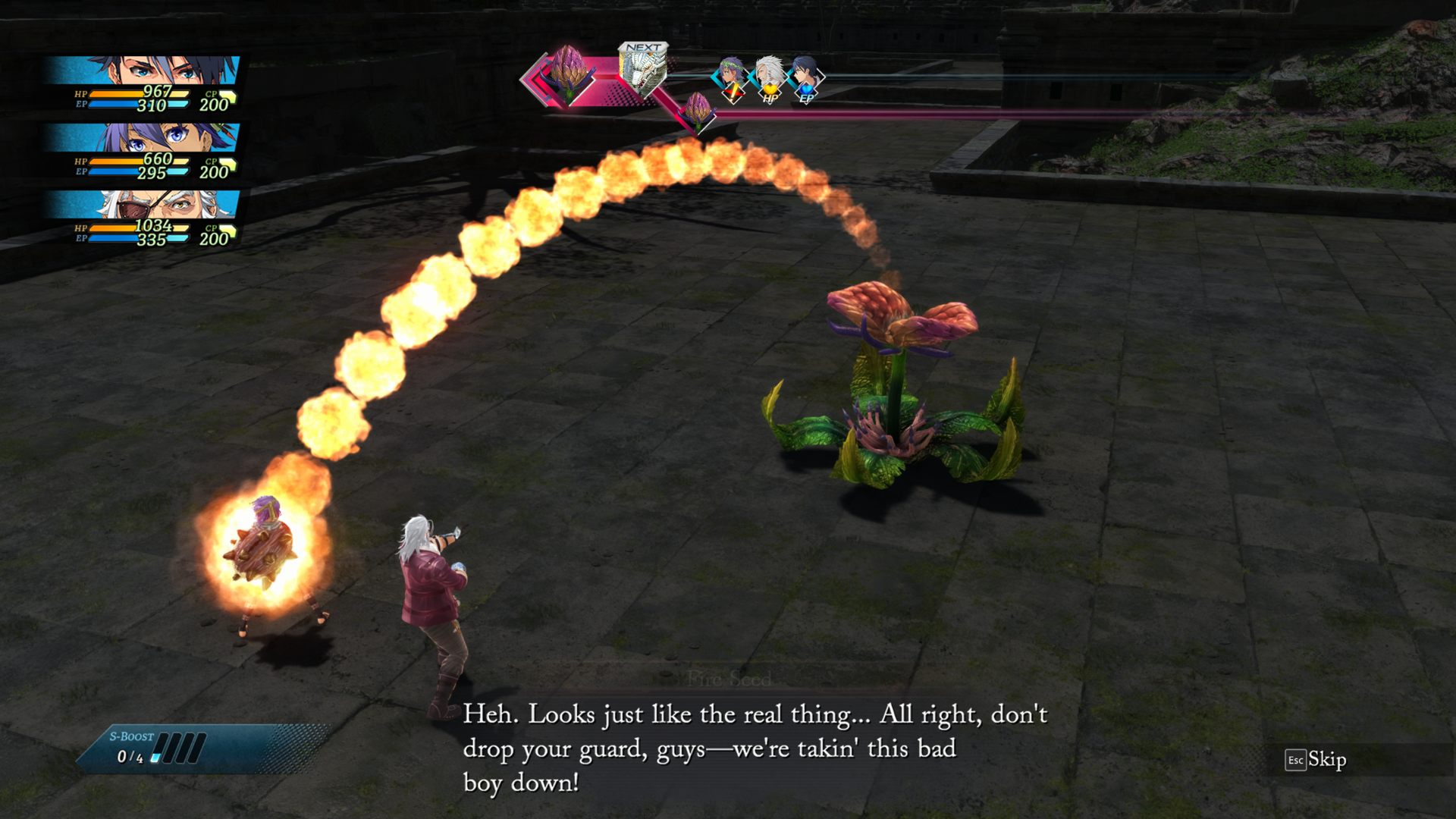
Task: Skip the battle dialogue
Action: [x=1316, y=760]
